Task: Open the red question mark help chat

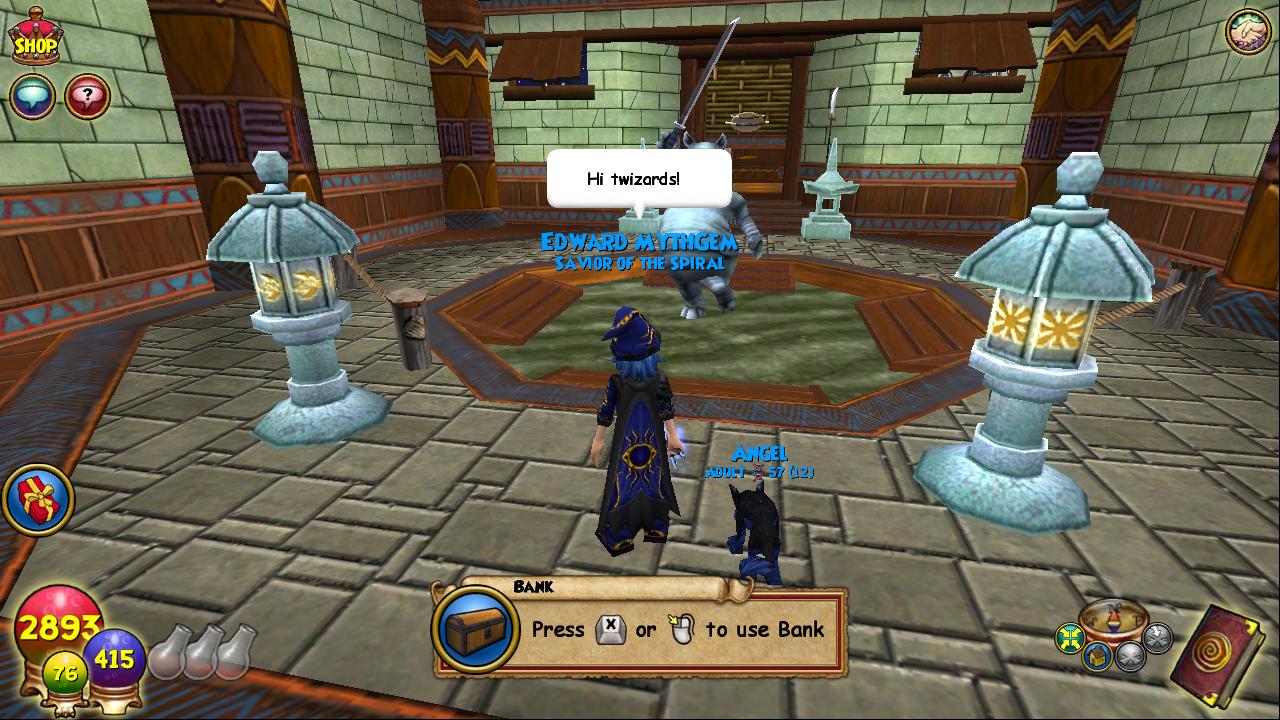Action: click(87, 97)
